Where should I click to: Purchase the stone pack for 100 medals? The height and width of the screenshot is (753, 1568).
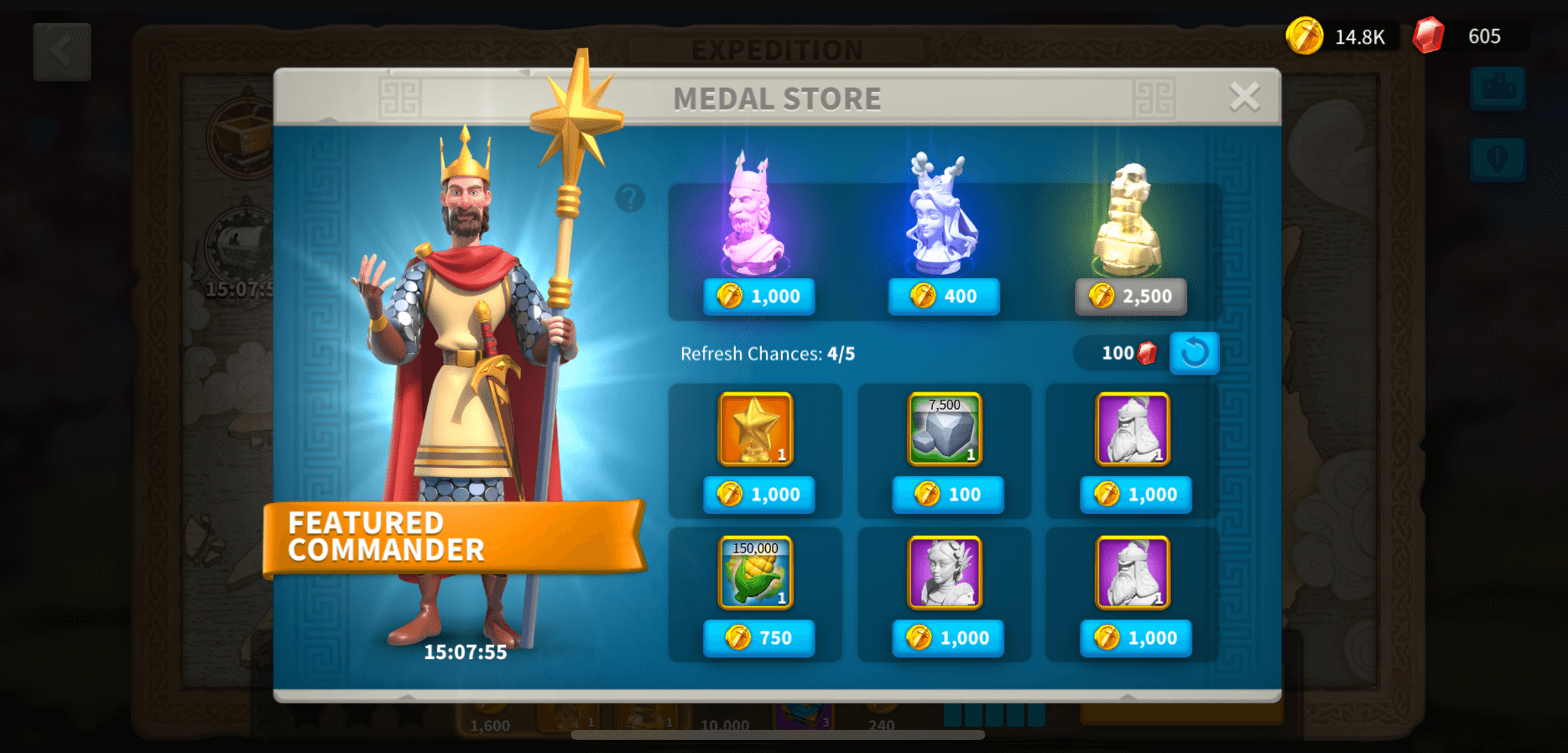[947, 494]
